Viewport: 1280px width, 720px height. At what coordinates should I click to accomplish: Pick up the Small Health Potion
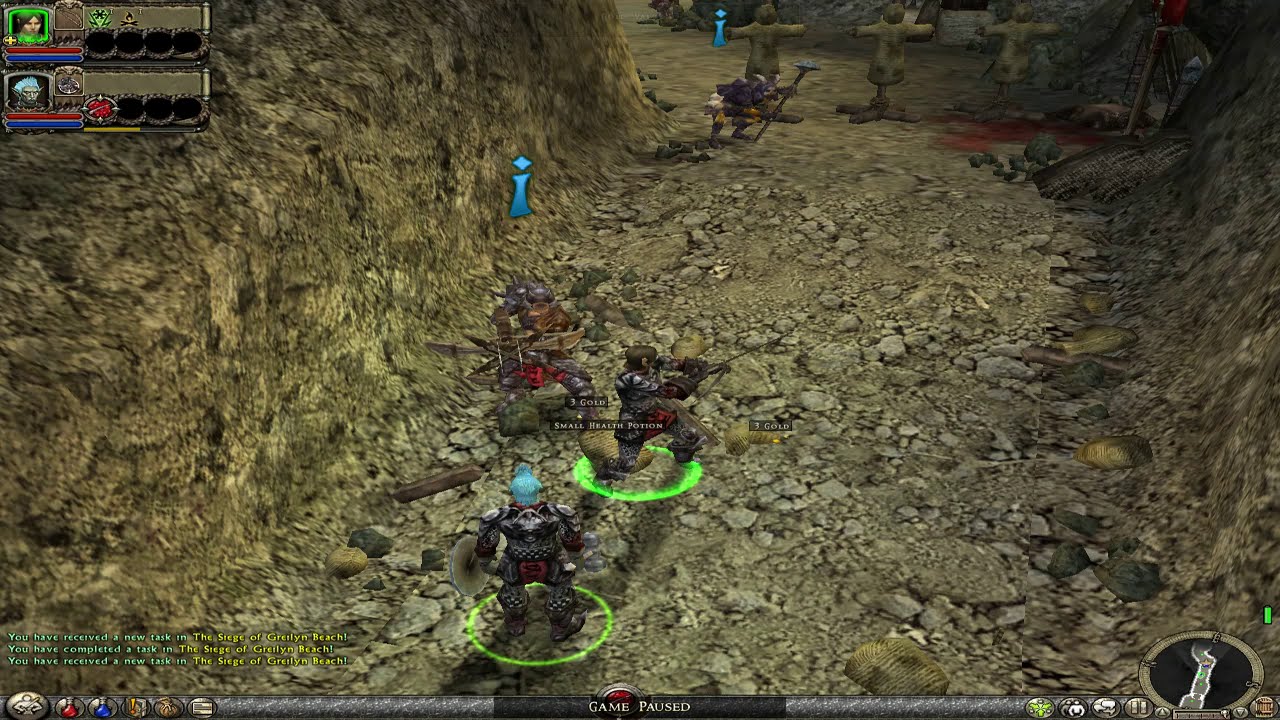point(606,426)
